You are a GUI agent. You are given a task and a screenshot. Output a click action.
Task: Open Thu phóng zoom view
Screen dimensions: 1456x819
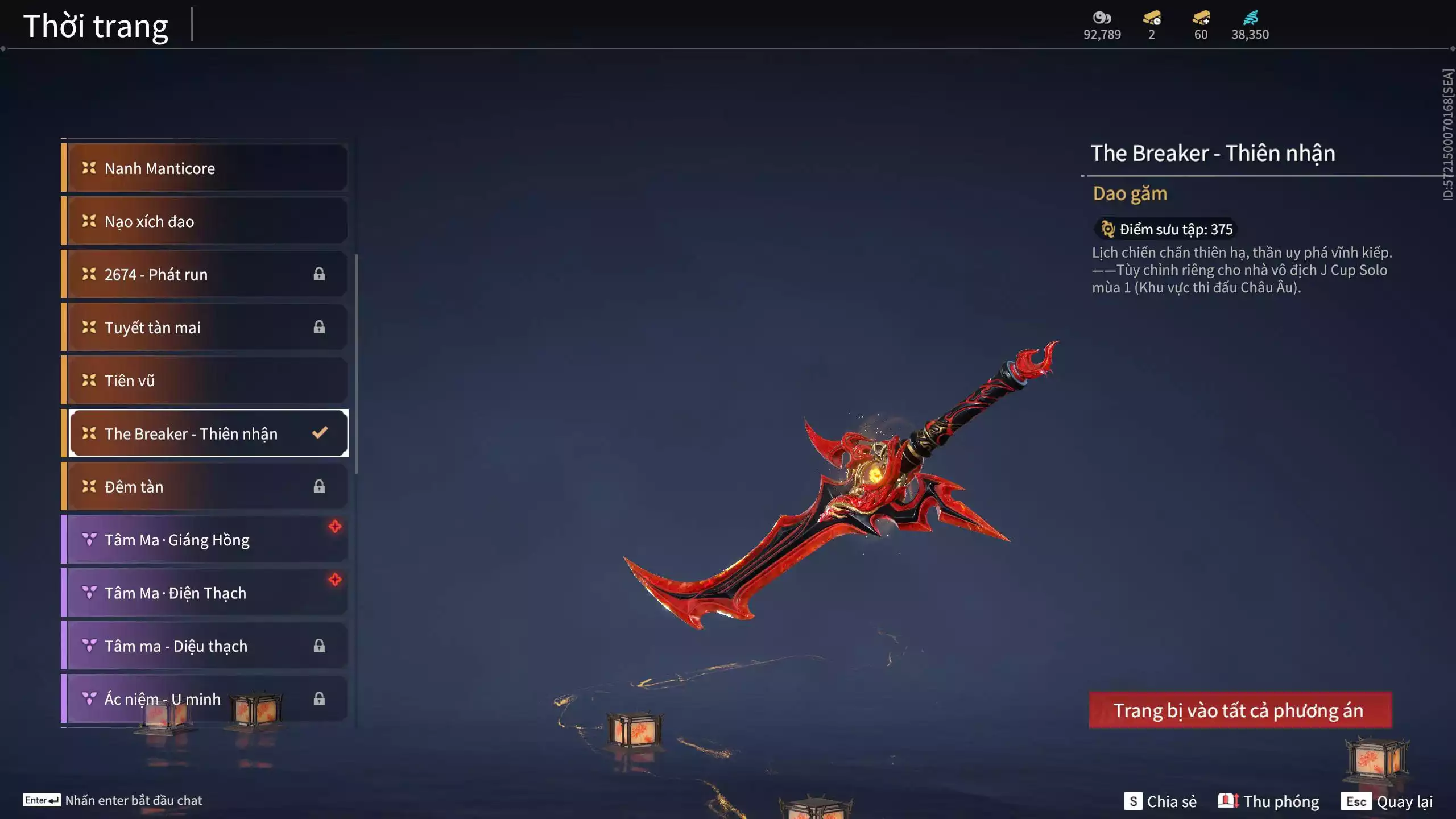click(1268, 801)
